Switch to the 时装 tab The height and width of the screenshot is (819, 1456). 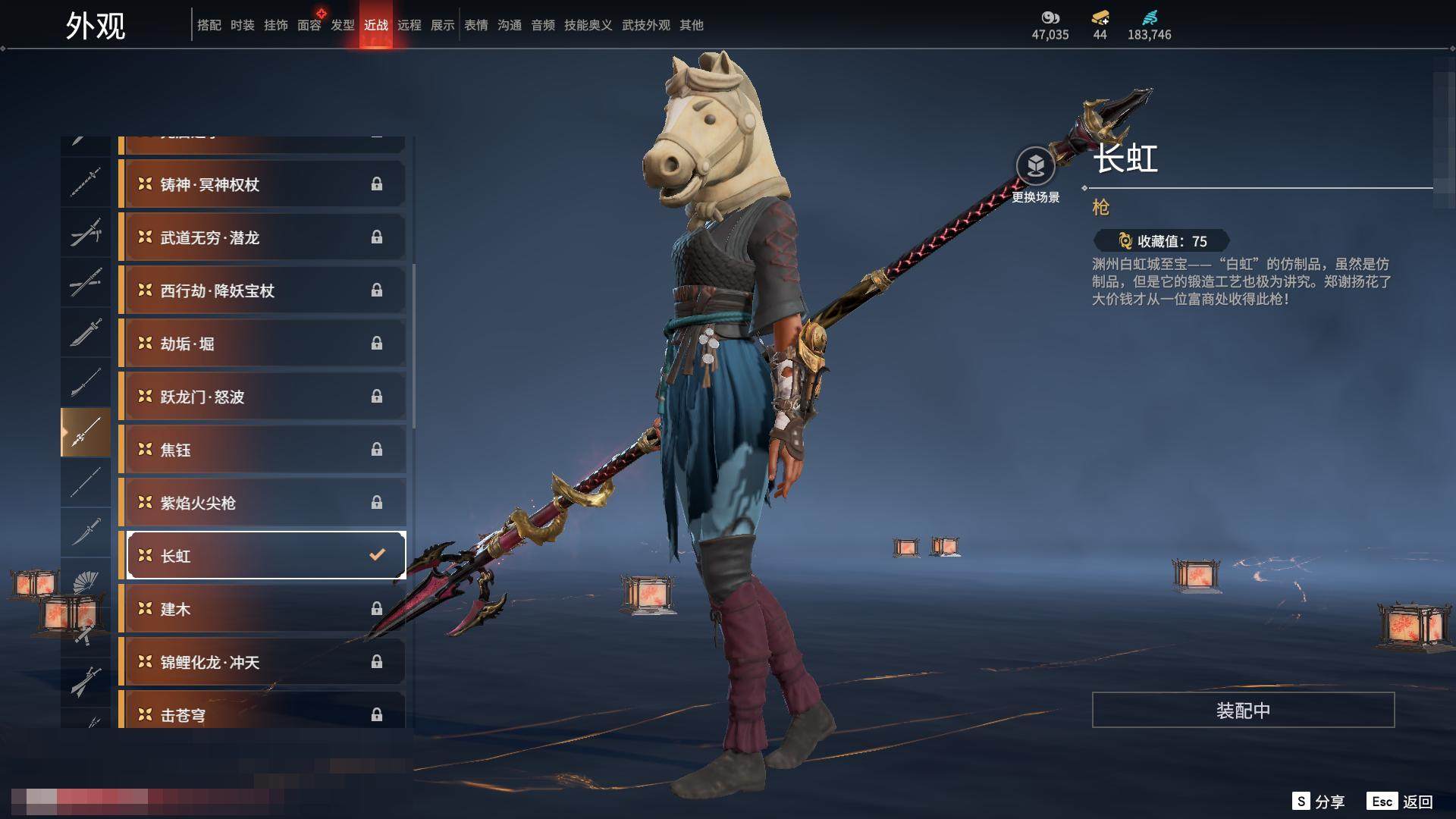point(243,25)
